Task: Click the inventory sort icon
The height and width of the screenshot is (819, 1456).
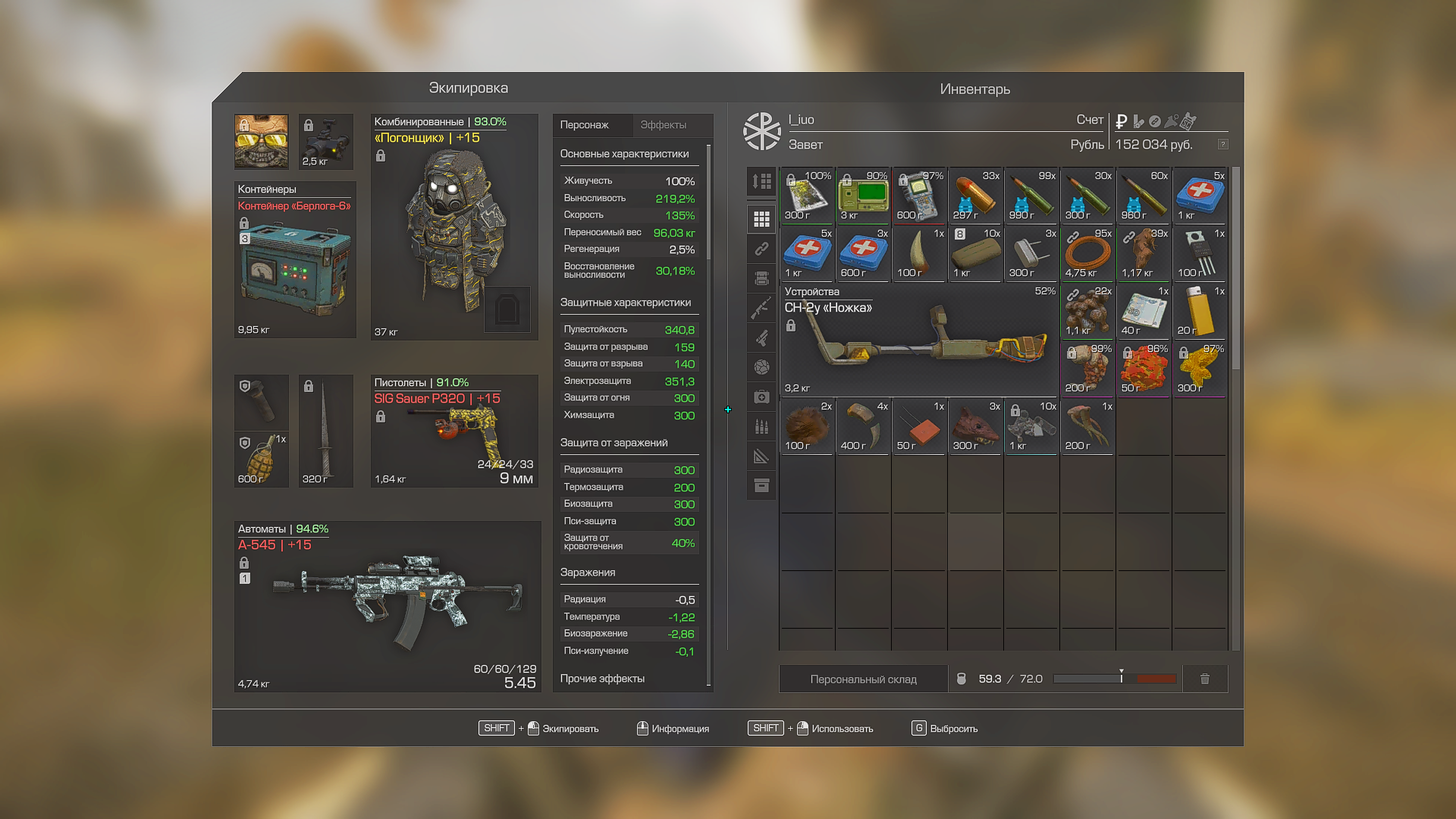Action: coord(761,181)
